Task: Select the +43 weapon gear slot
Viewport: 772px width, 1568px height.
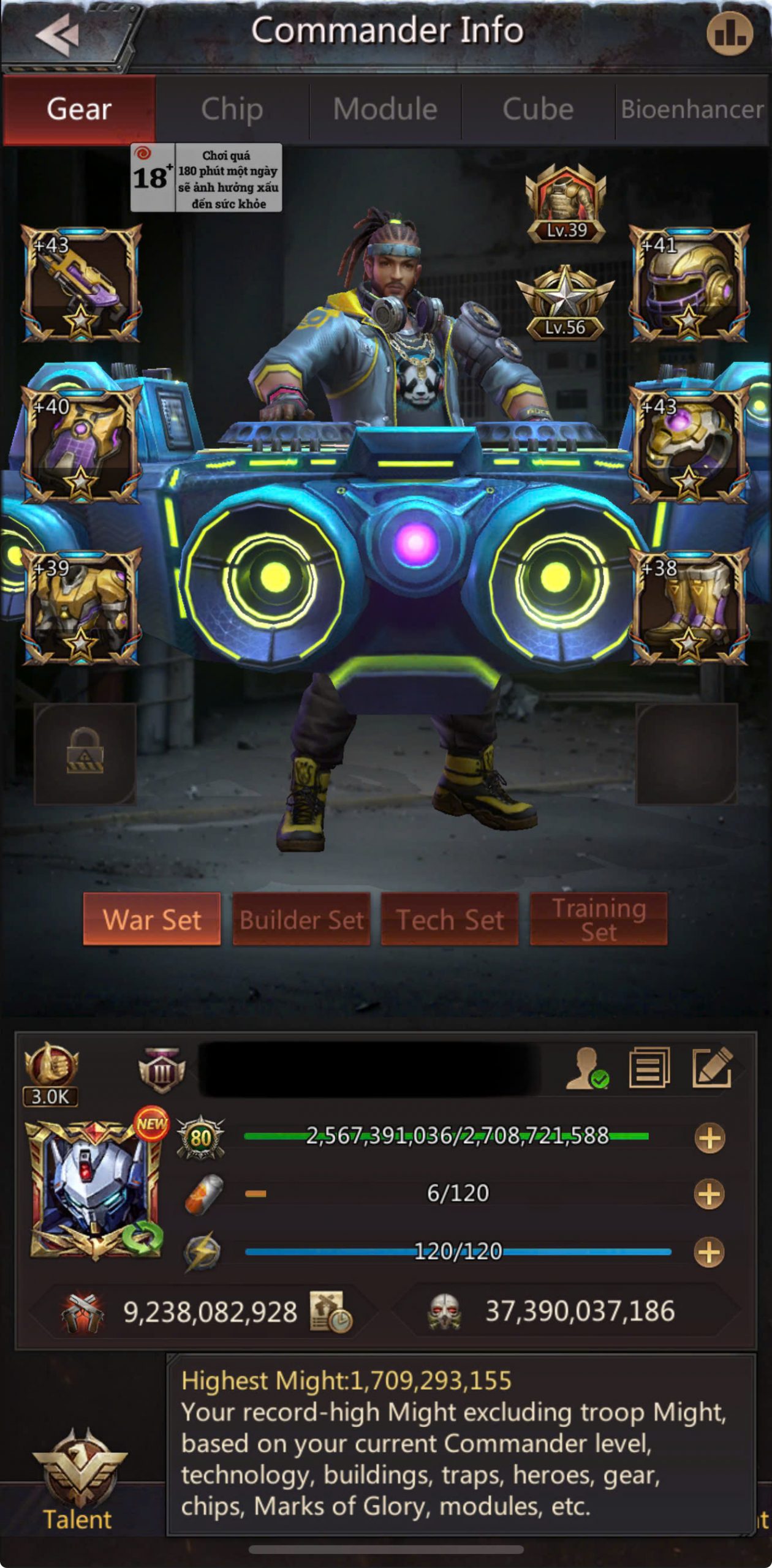Action: (81, 284)
